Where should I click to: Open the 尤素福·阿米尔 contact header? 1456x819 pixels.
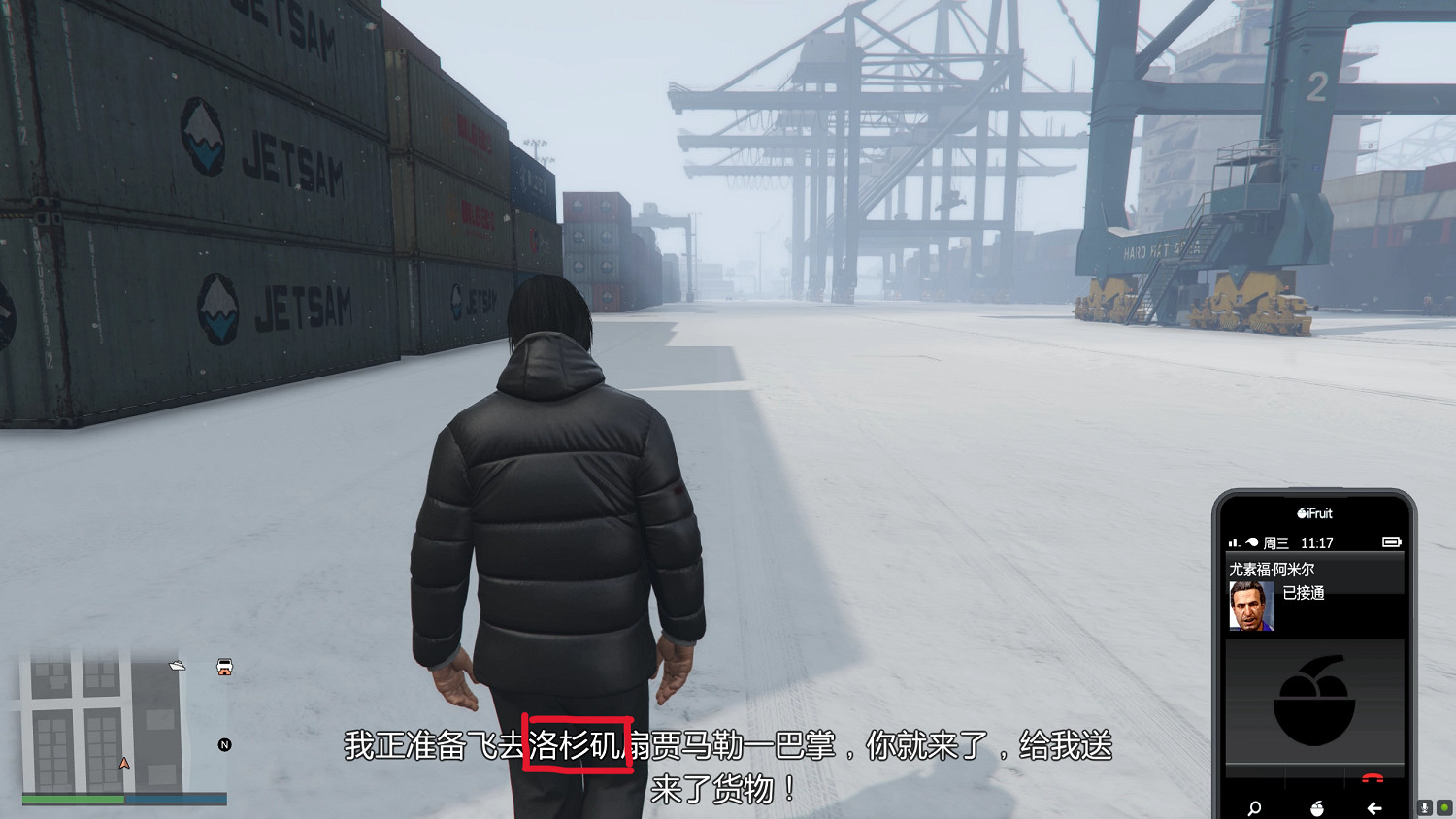click(x=1270, y=567)
